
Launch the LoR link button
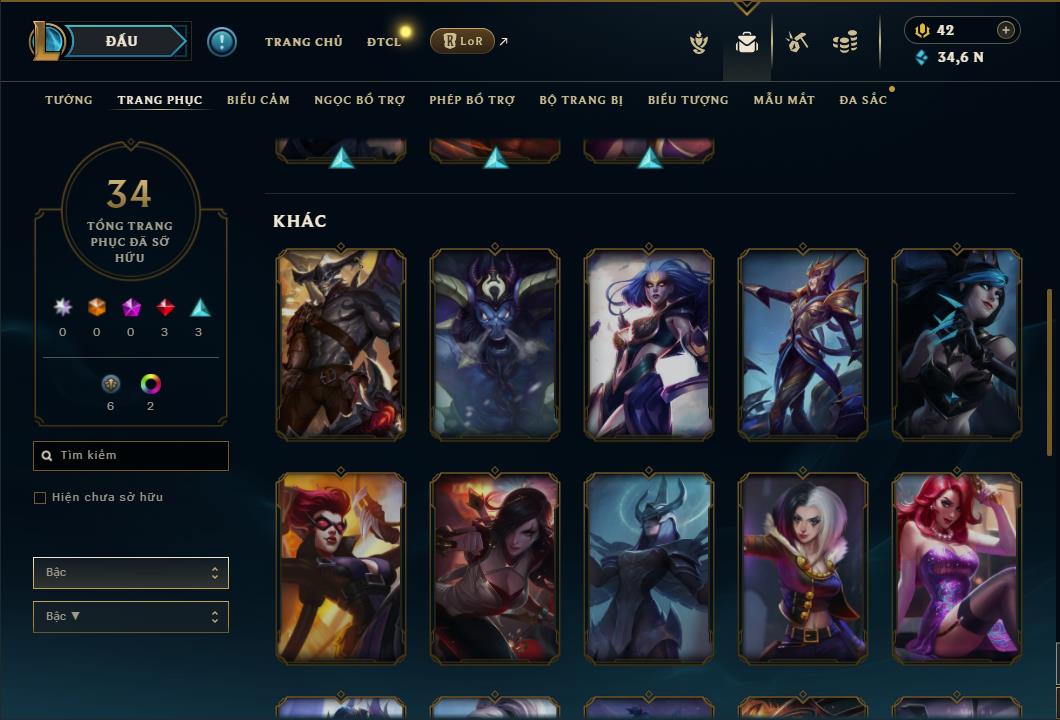coord(462,41)
